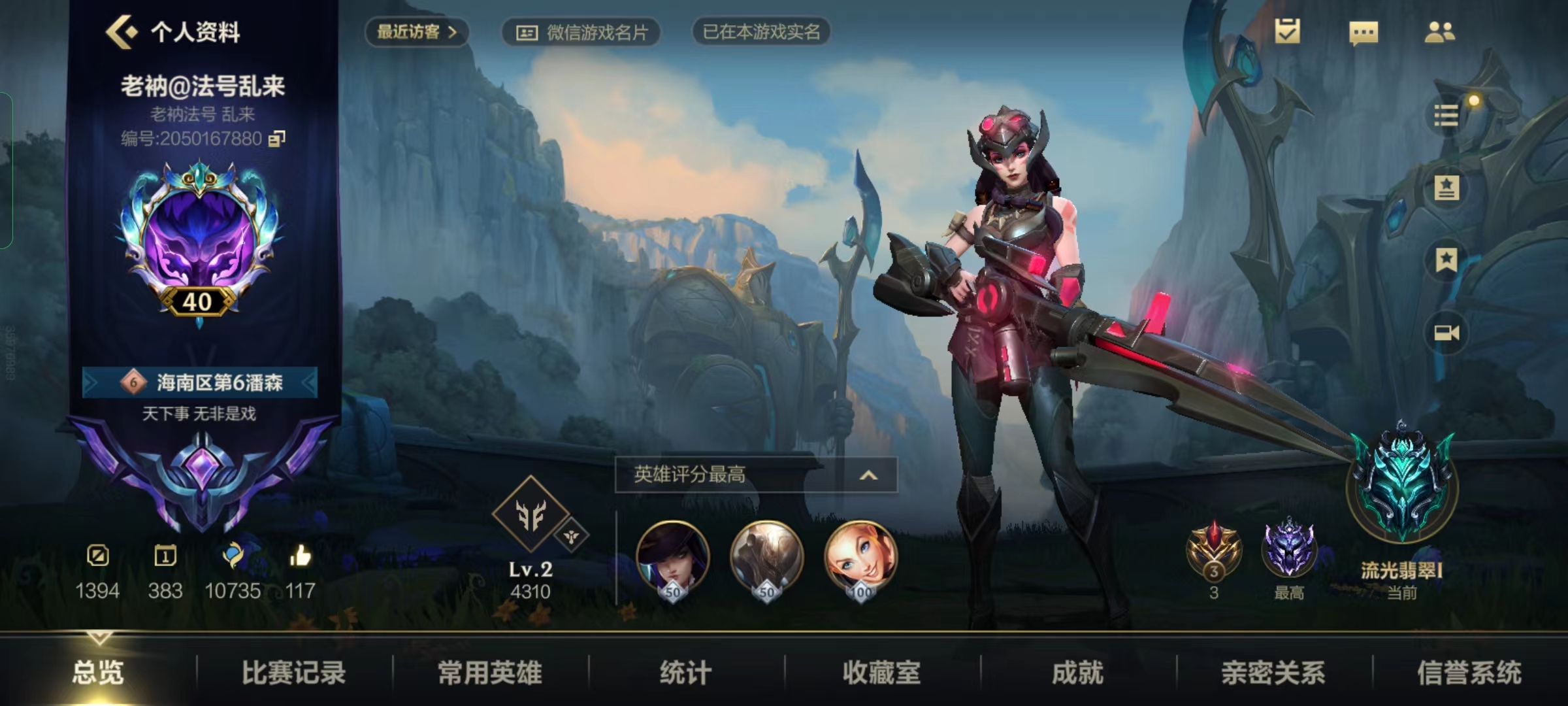This screenshot has height=706, width=1568.
Task: Click the thumbs-up likes icon
Action: [x=300, y=557]
